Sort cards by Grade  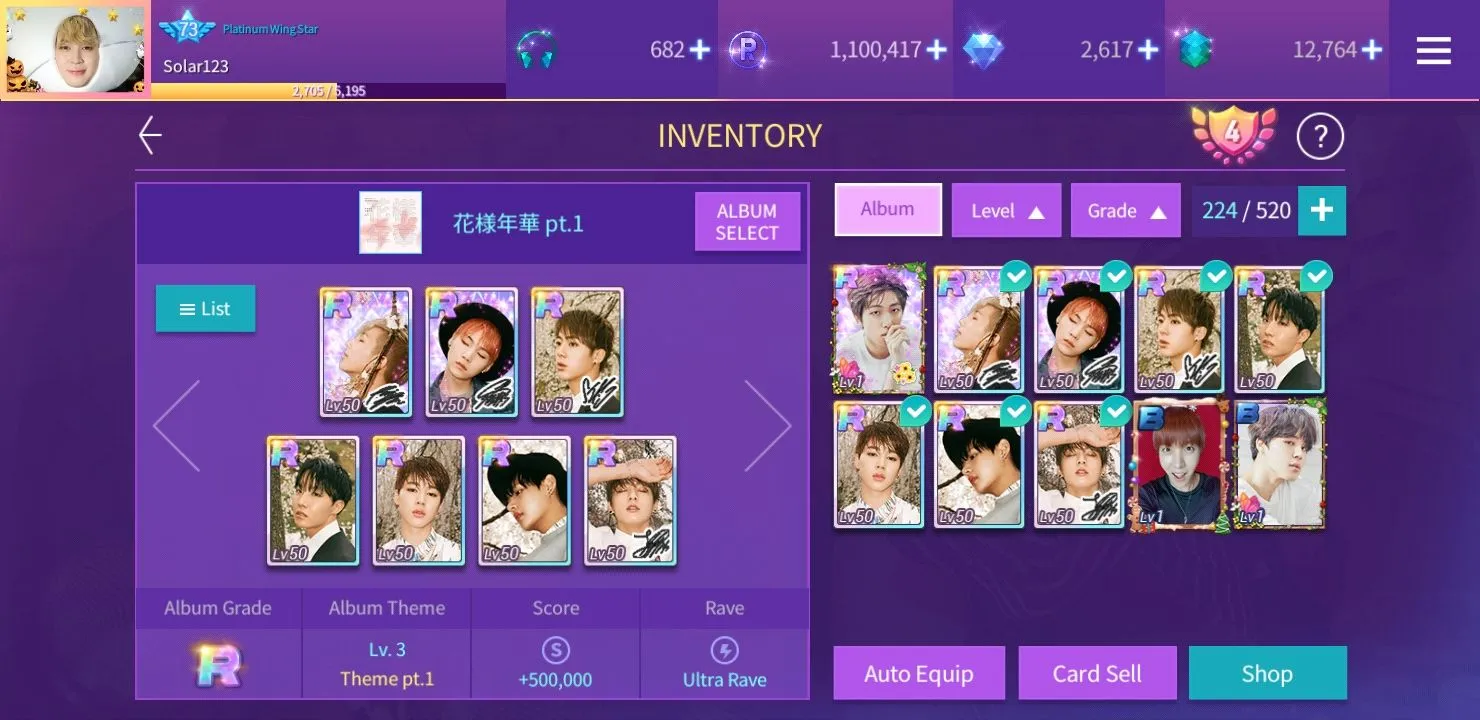tap(1125, 211)
